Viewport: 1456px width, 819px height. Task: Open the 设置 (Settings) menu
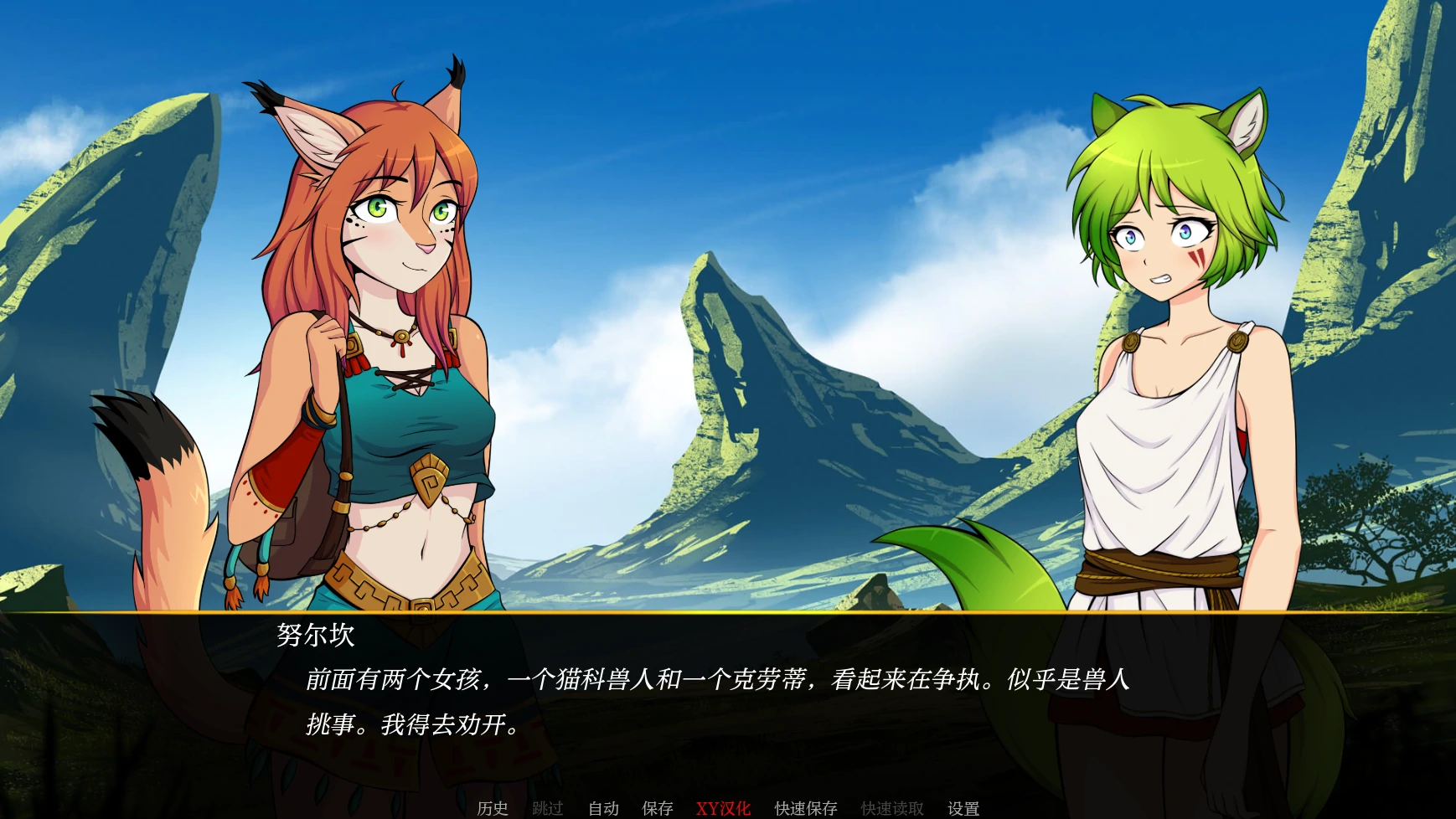point(963,808)
